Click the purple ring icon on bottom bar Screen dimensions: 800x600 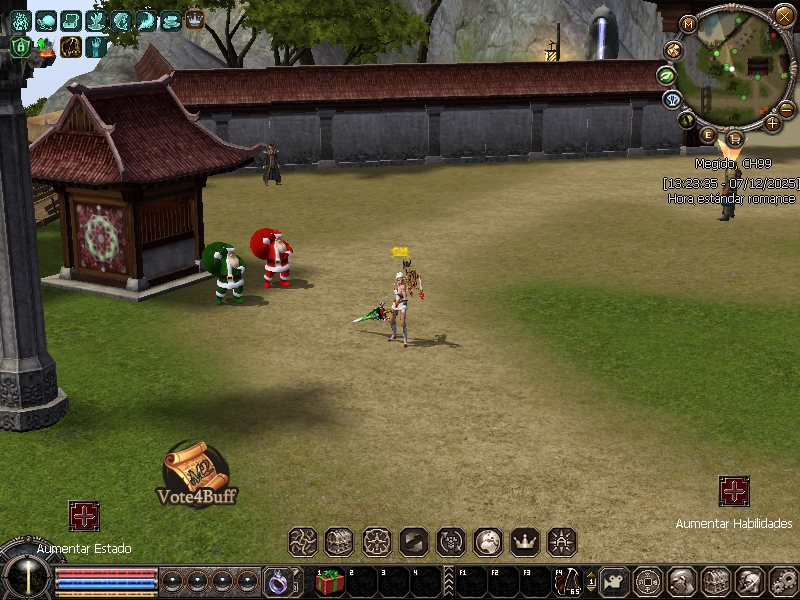(277, 580)
